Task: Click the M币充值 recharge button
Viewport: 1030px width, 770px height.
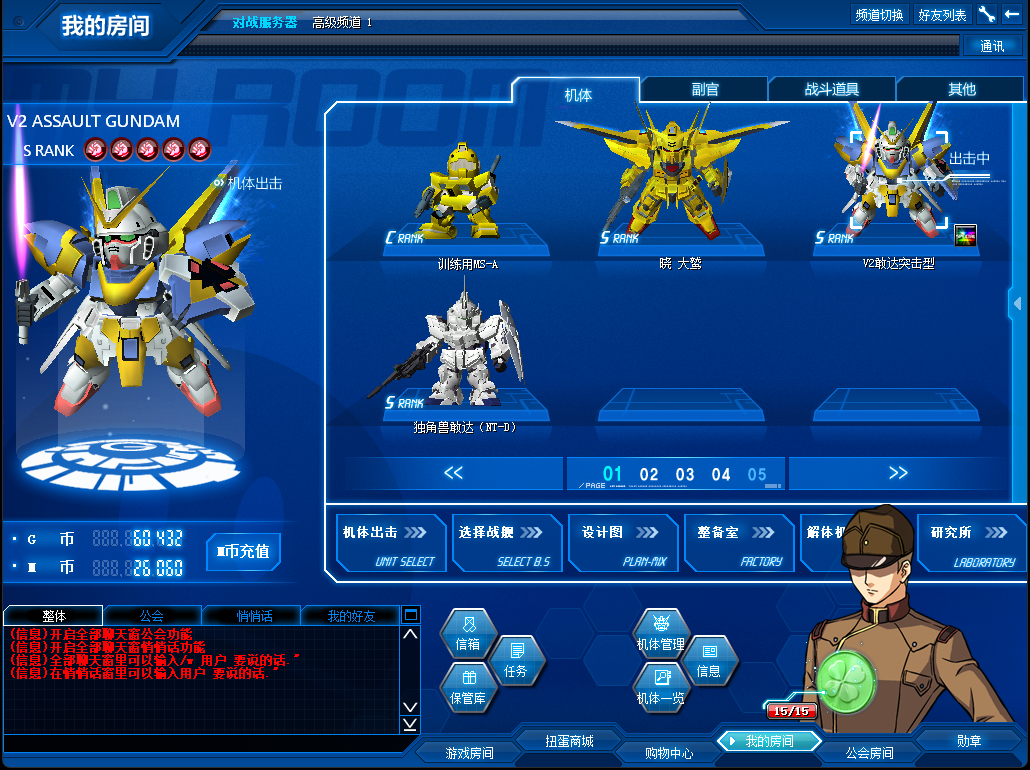Action: (x=243, y=551)
